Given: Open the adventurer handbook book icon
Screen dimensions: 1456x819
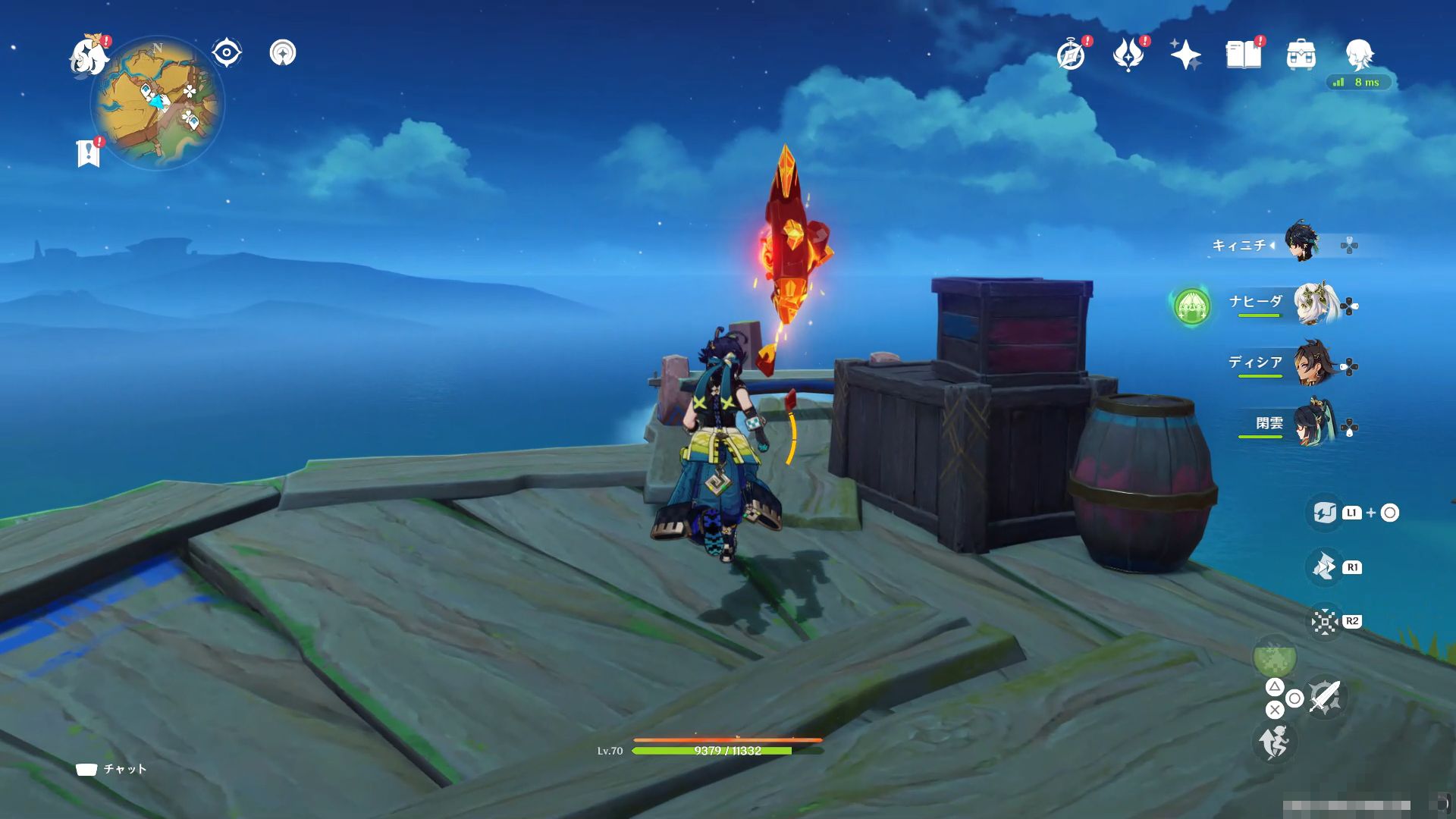Looking at the screenshot, I should [1244, 55].
